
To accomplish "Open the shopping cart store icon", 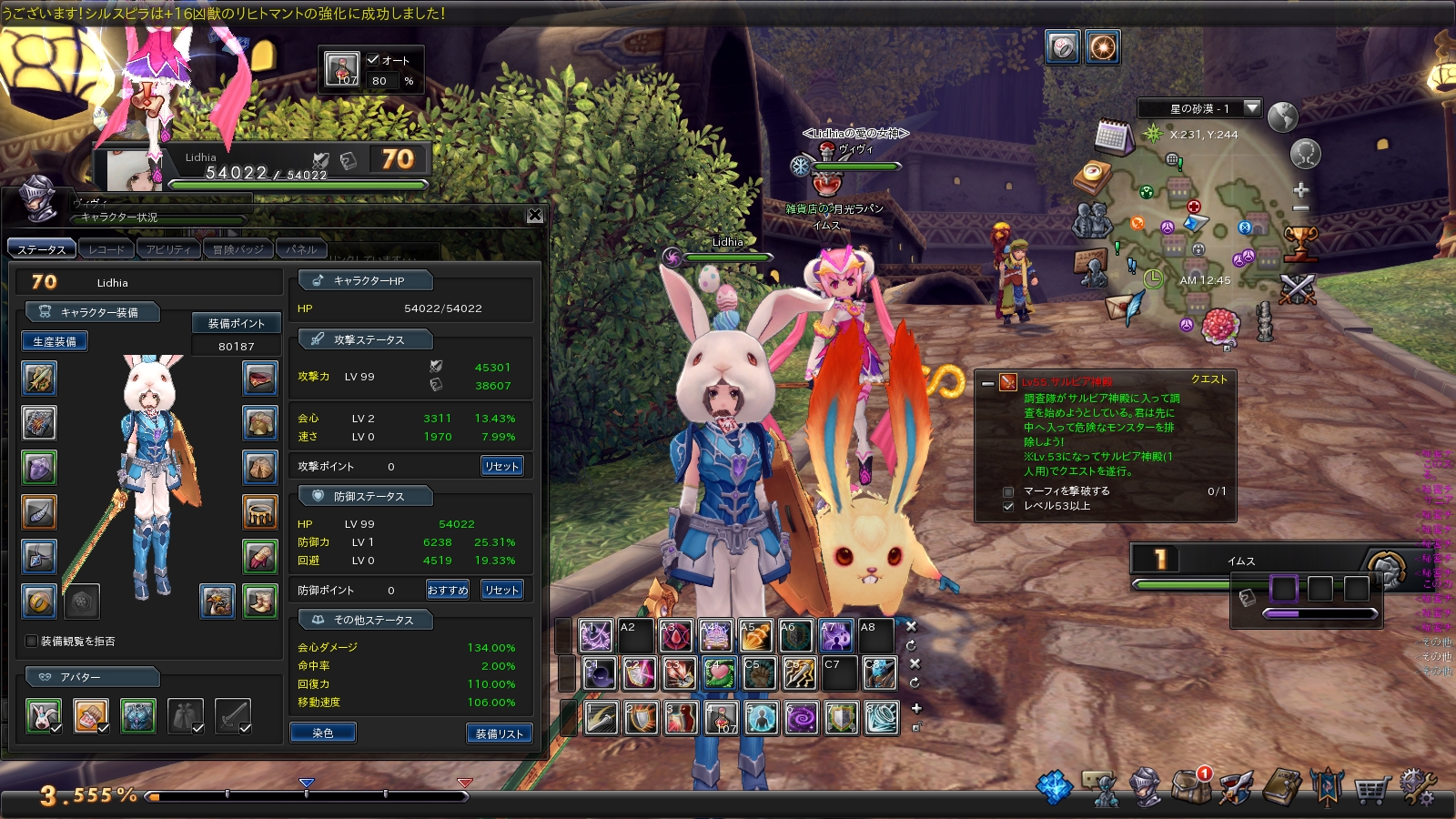I will [1370, 789].
